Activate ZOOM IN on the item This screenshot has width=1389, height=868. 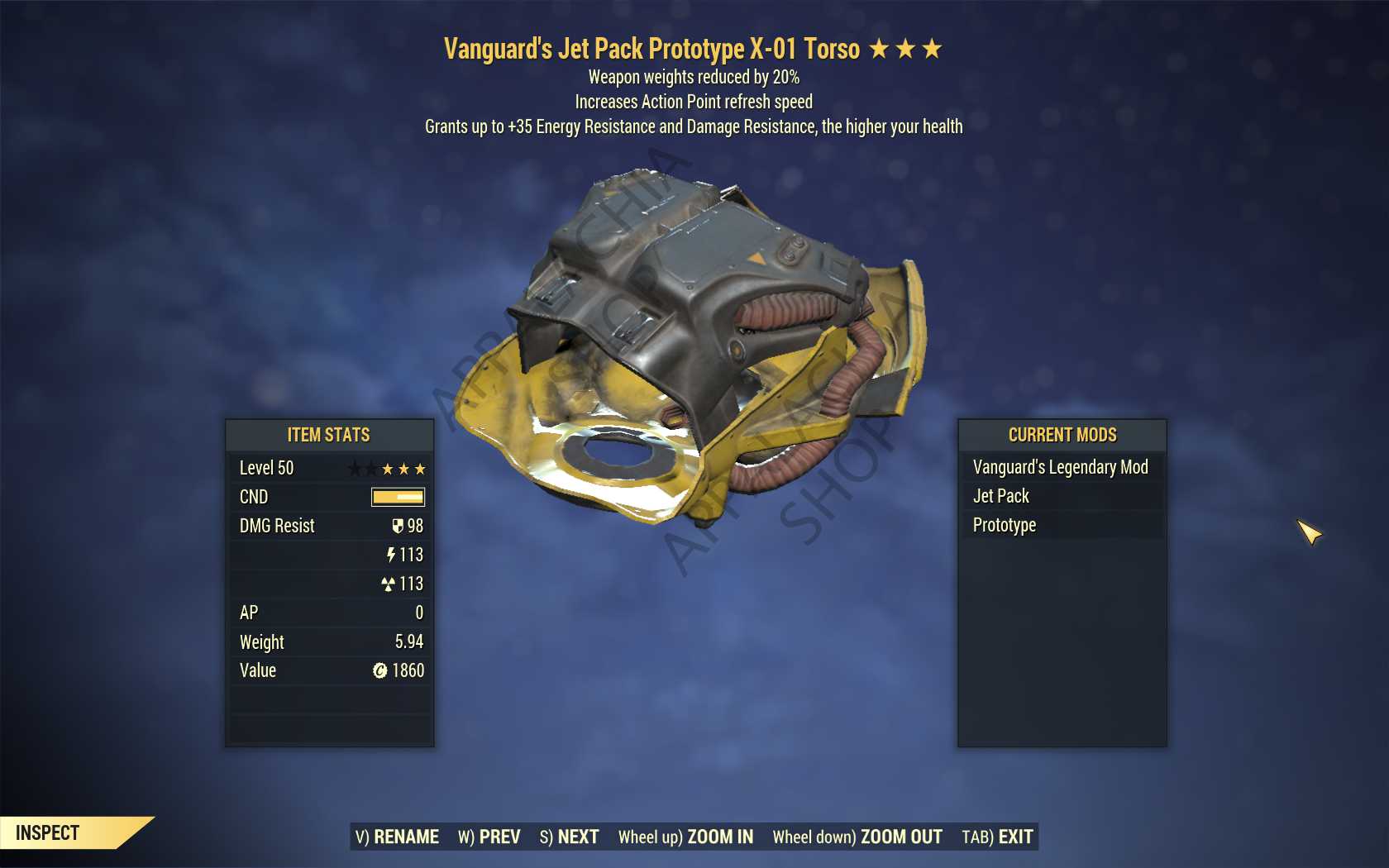coord(685,837)
